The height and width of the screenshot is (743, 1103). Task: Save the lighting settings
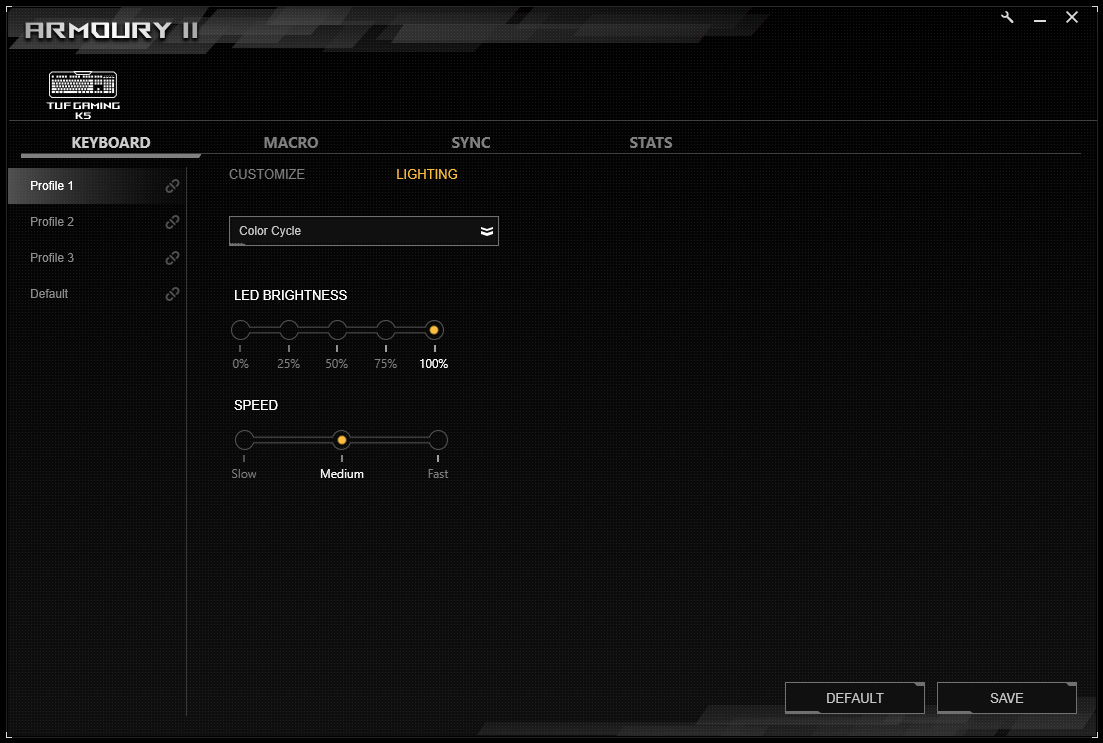(1006, 698)
